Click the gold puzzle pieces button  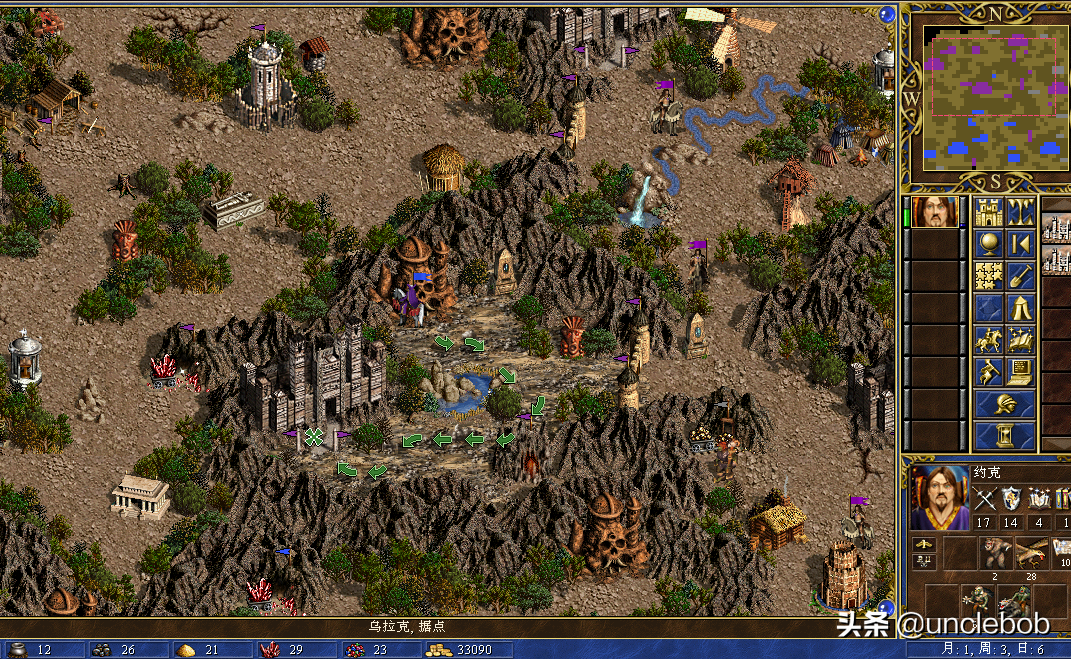pyautogui.click(x=988, y=275)
